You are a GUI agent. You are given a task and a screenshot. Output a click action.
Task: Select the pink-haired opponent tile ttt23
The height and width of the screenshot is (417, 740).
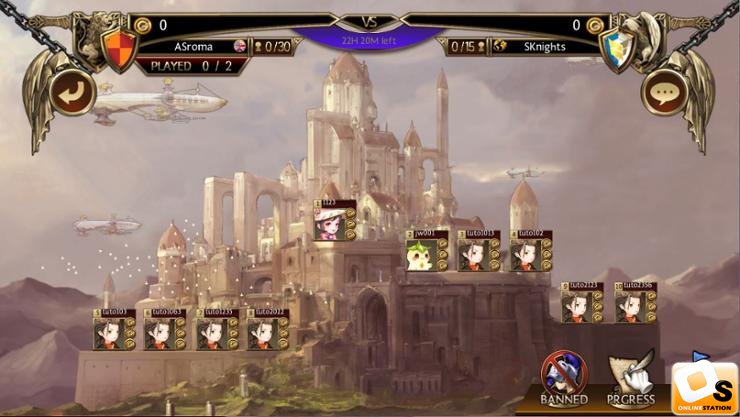(335, 222)
